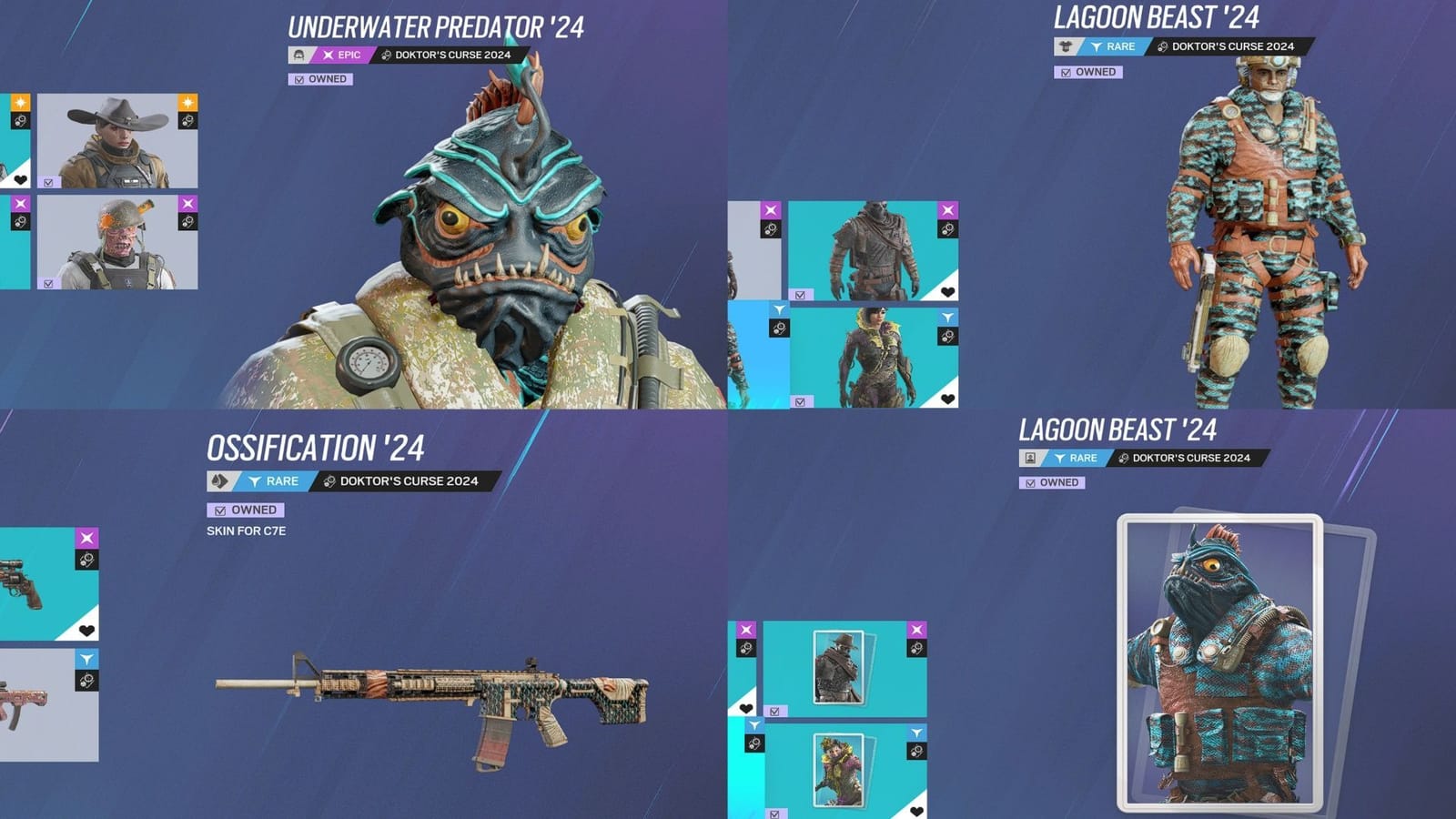Click the Rare badge icon on the bottom operator thumbnail
This screenshot has width=1456, height=819.
click(948, 315)
